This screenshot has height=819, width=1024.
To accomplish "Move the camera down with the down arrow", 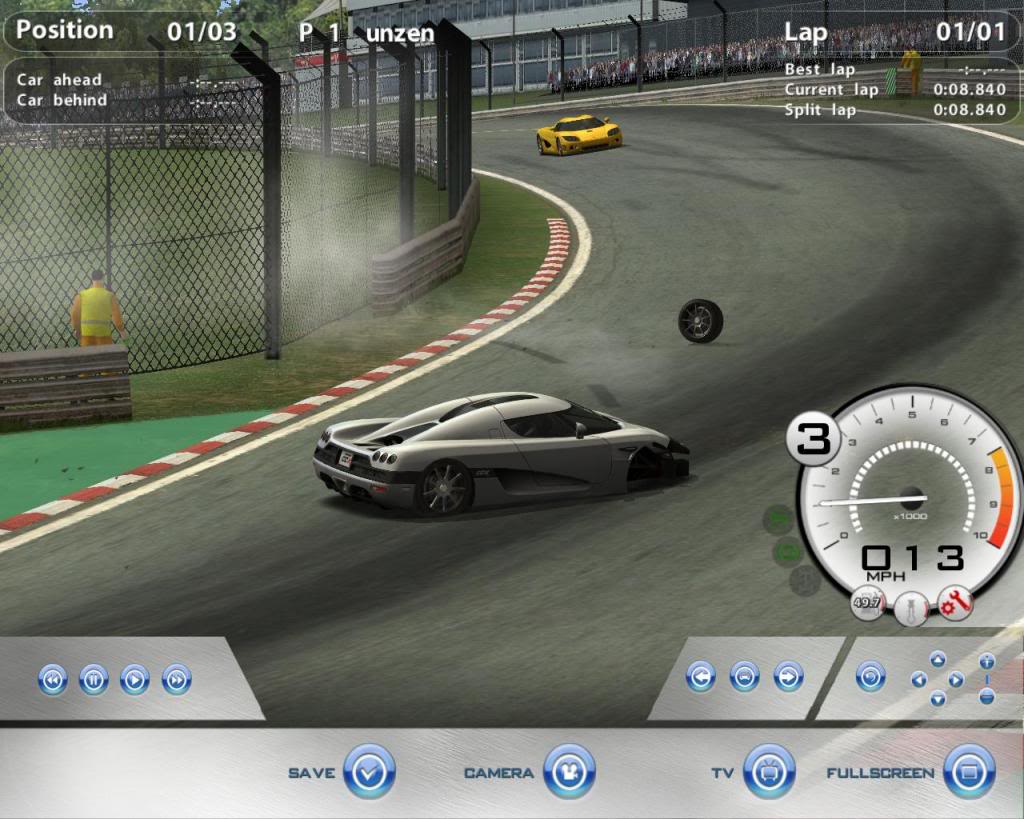I will click(937, 699).
